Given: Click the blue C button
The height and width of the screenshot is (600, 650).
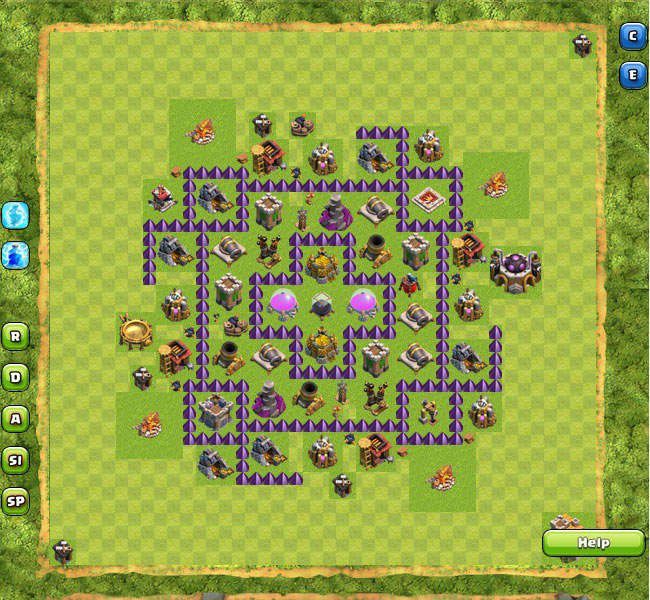Looking at the screenshot, I should click(x=632, y=37).
